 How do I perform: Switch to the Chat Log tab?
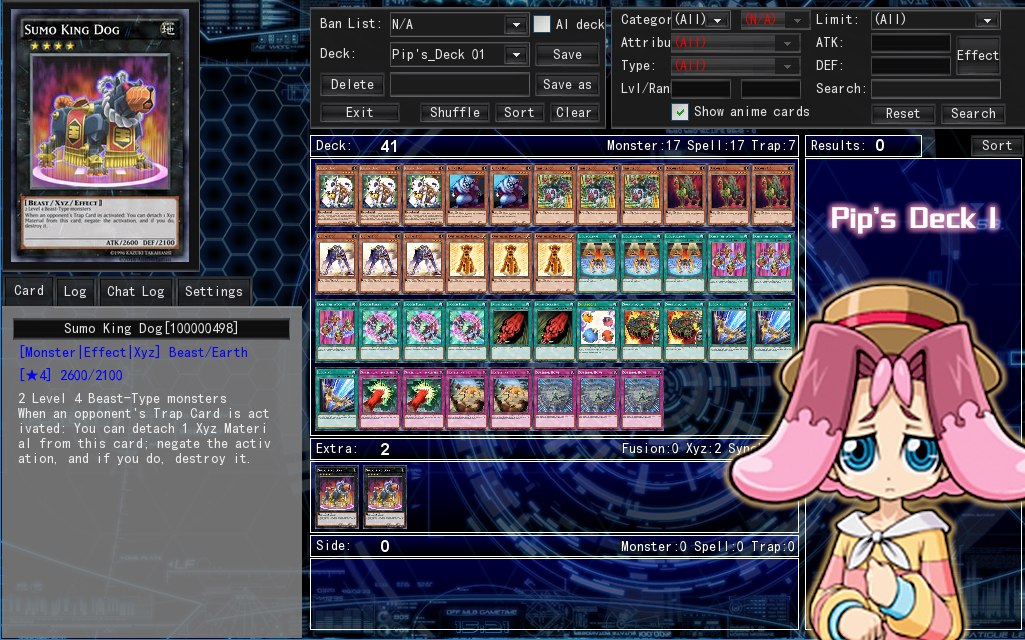(136, 292)
